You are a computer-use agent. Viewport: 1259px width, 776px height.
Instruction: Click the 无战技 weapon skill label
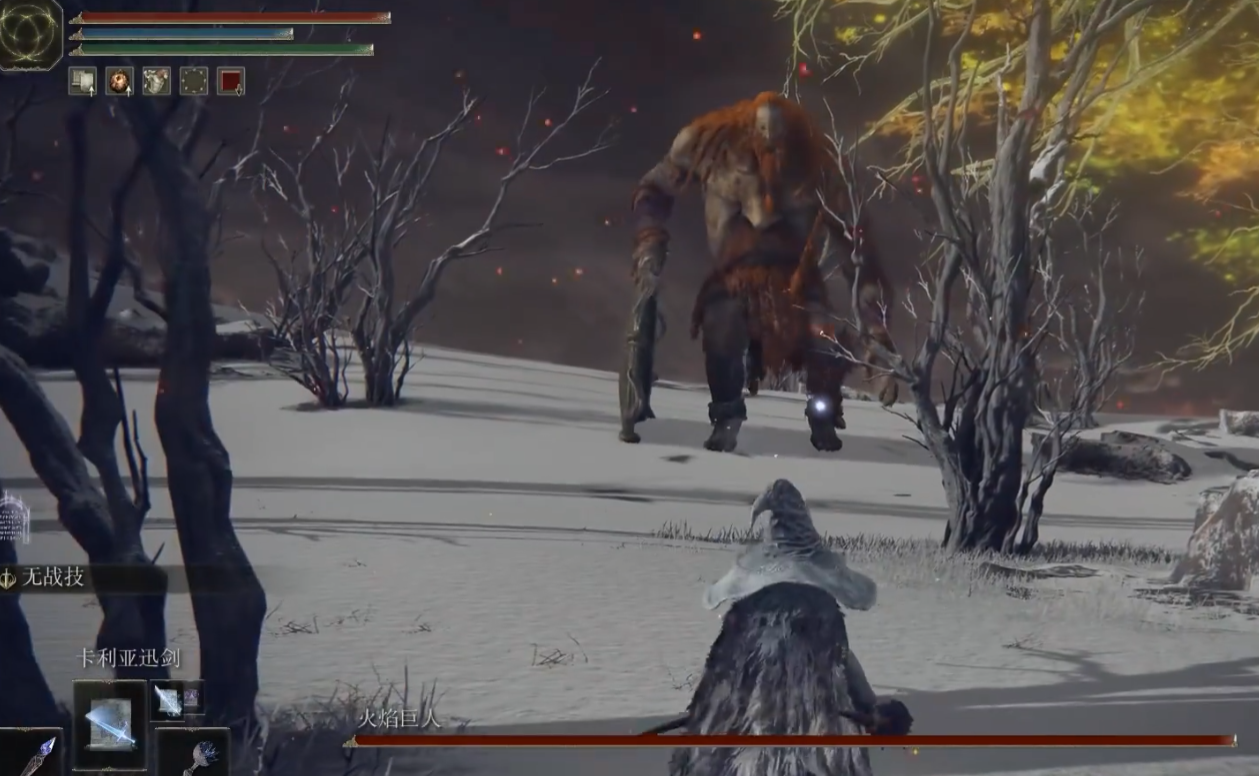(54, 577)
